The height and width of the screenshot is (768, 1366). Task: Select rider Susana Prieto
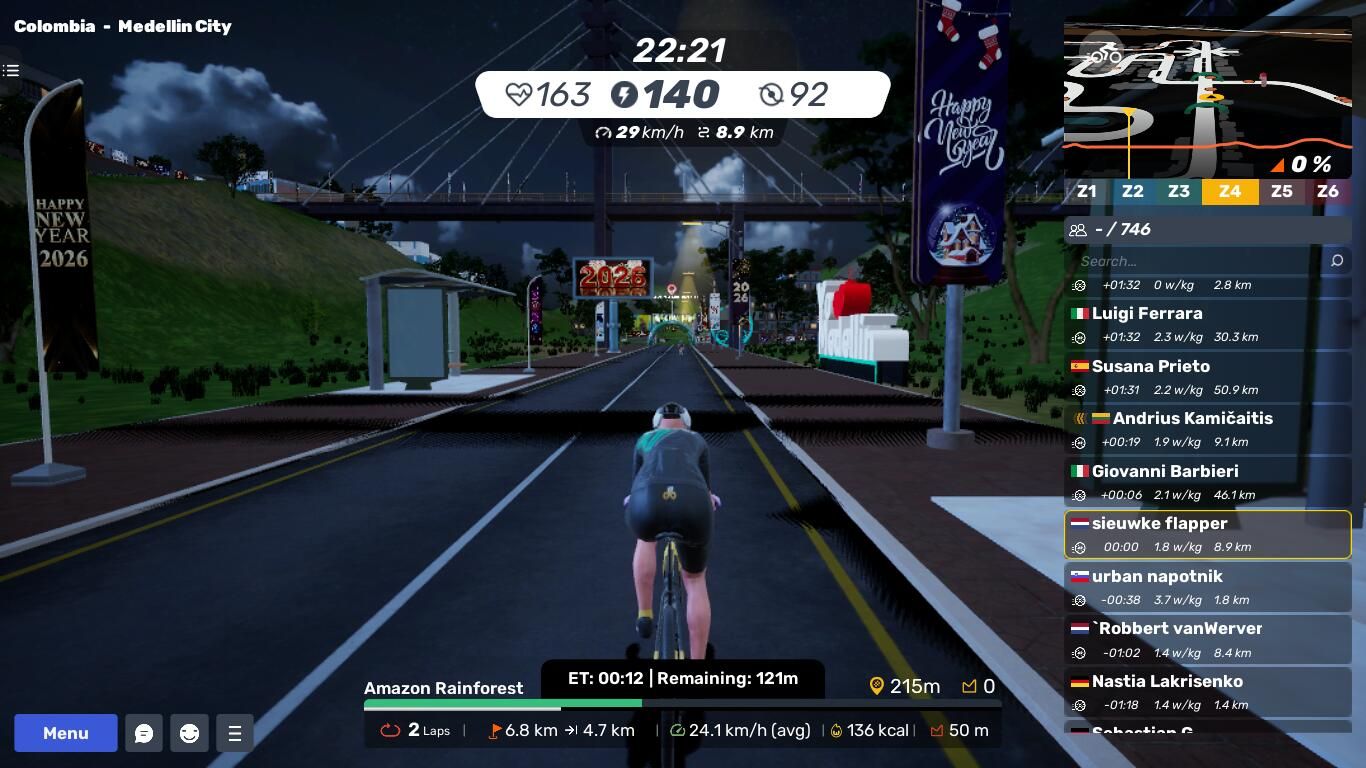(1207, 377)
